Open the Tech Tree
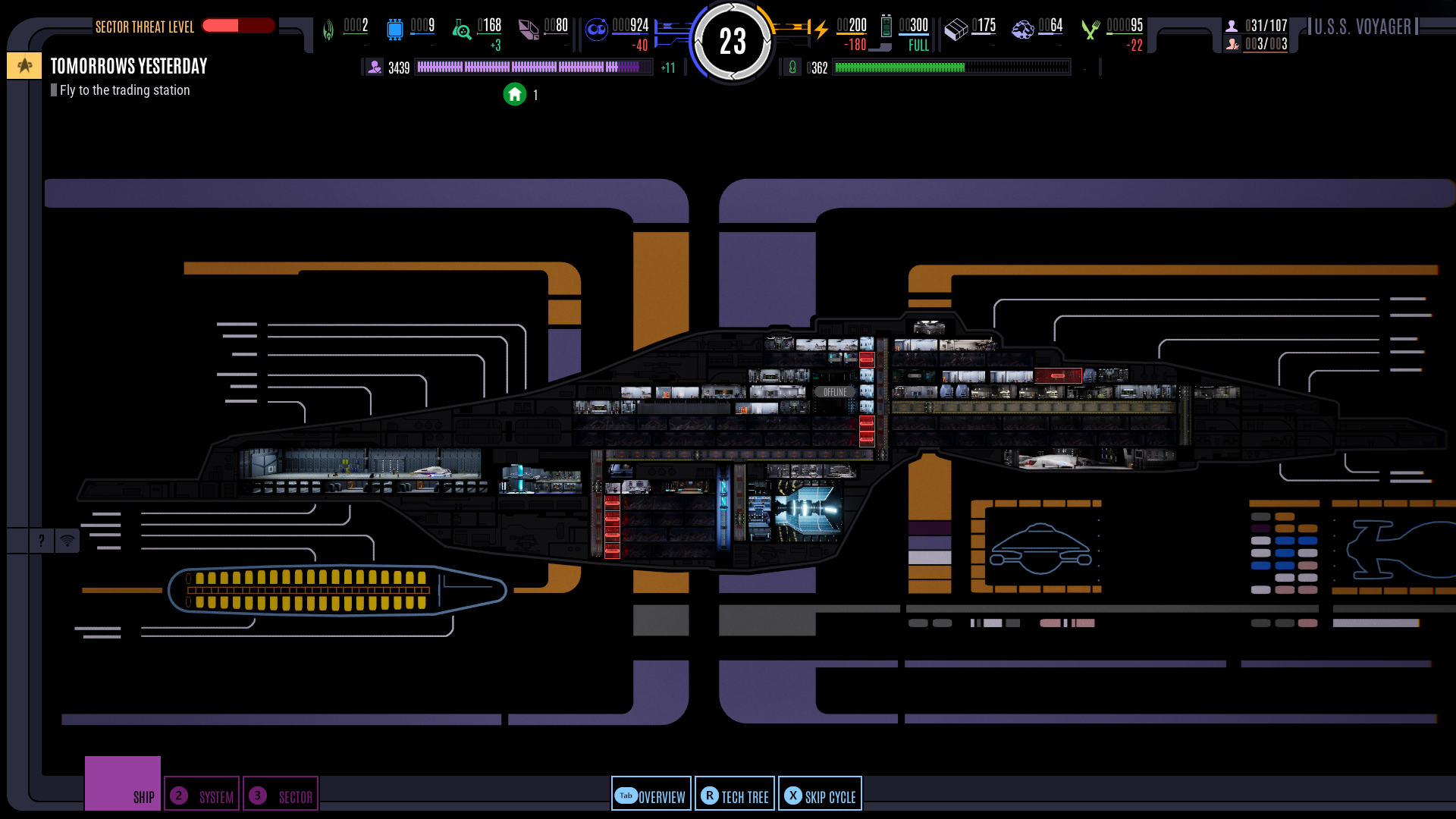This screenshot has width=1456, height=819. click(734, 793)
